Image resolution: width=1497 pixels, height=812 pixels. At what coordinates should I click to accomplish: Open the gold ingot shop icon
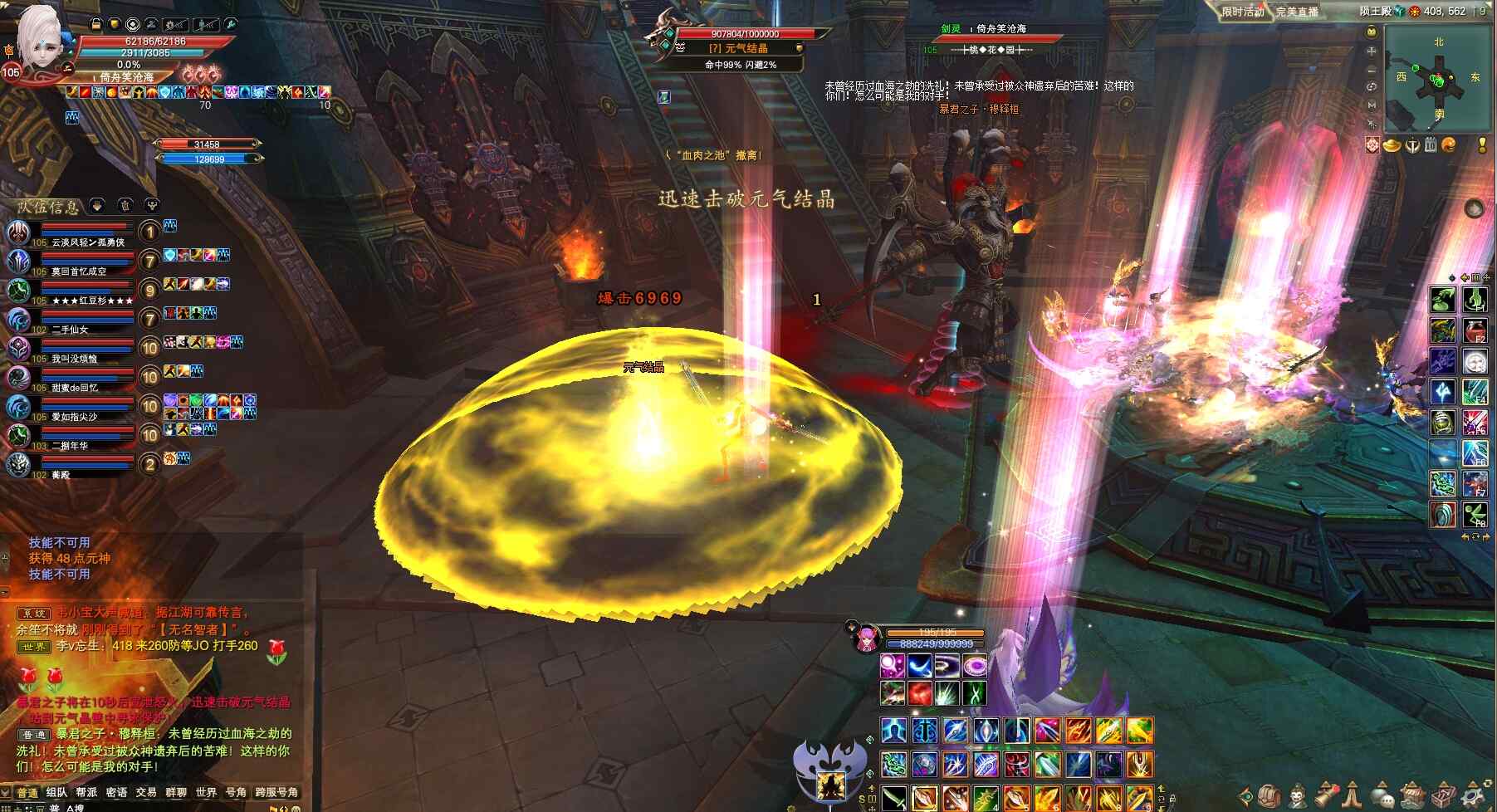pos(1392,145)
